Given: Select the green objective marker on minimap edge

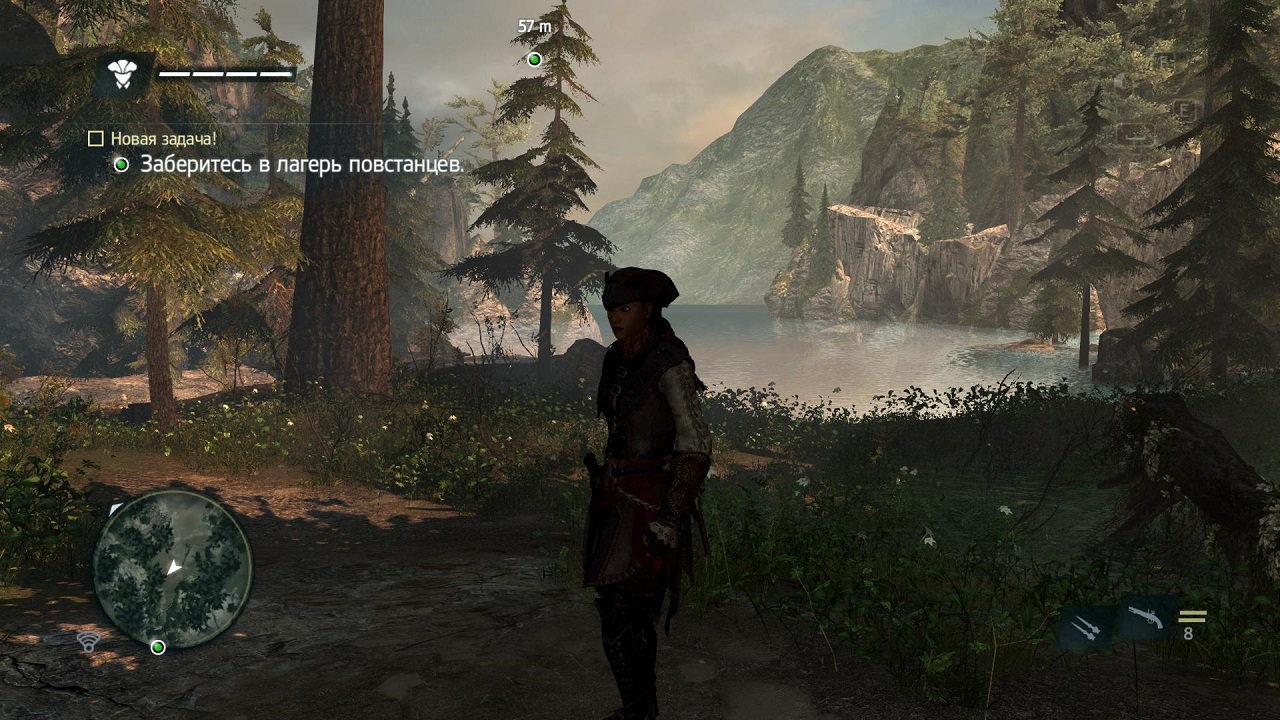Looking at the screenshot, I should point(157,647).
